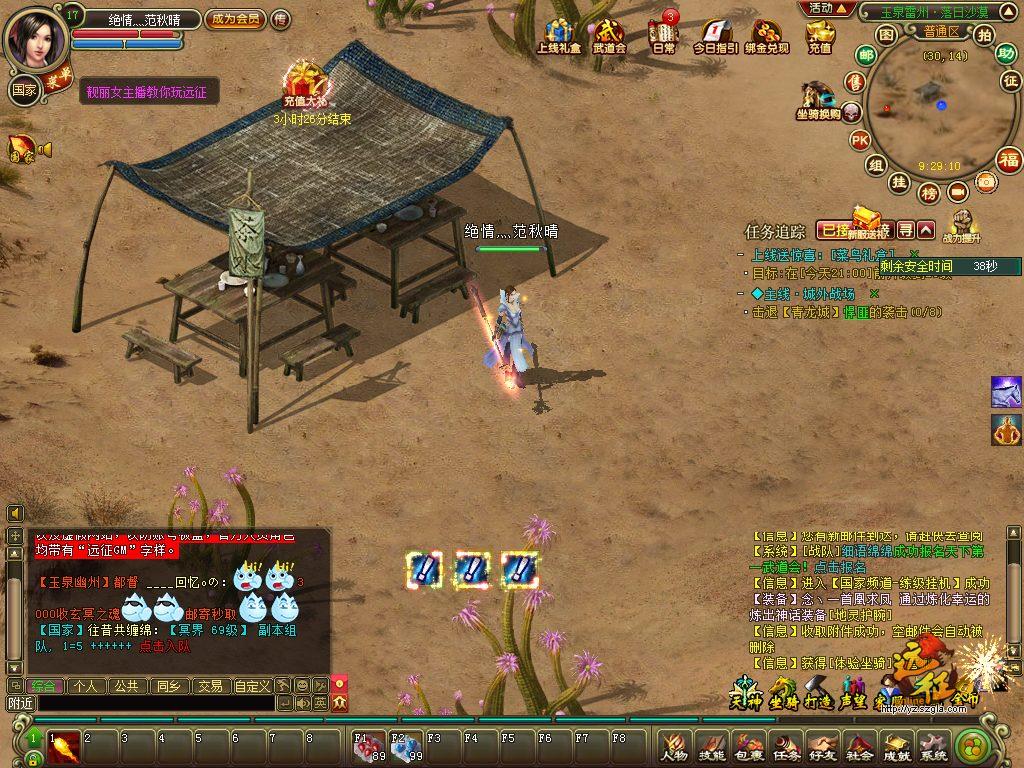1024x768 pixels.
Task: Open the 战力提升 power-up fist icon
Action: pyautogui.click(x=961, y=224)
